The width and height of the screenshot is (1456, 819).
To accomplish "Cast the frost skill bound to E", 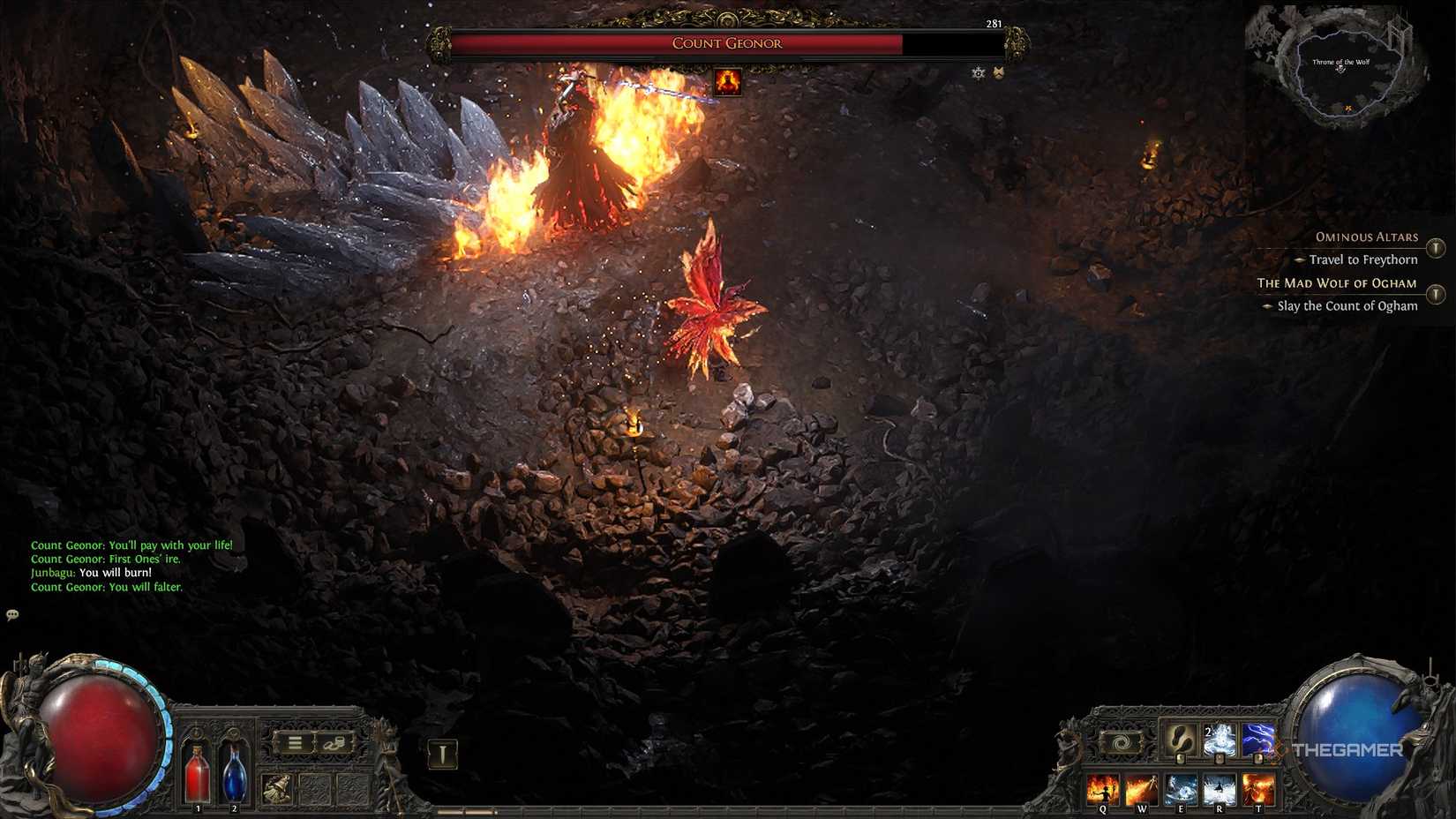I will [x=1182, y=788].
